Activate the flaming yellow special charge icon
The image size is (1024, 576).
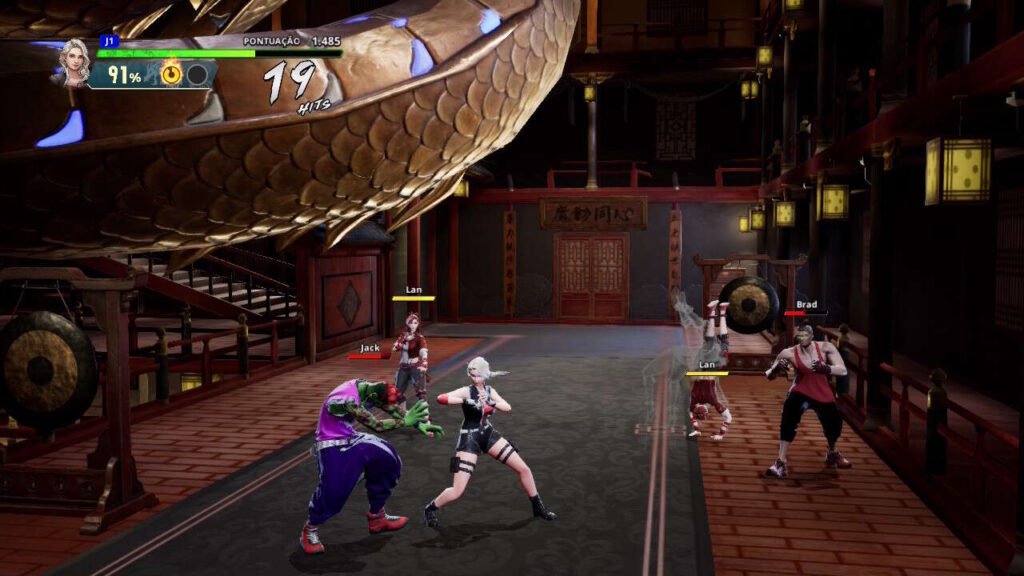pyautogui.click(x=172, y=74)
